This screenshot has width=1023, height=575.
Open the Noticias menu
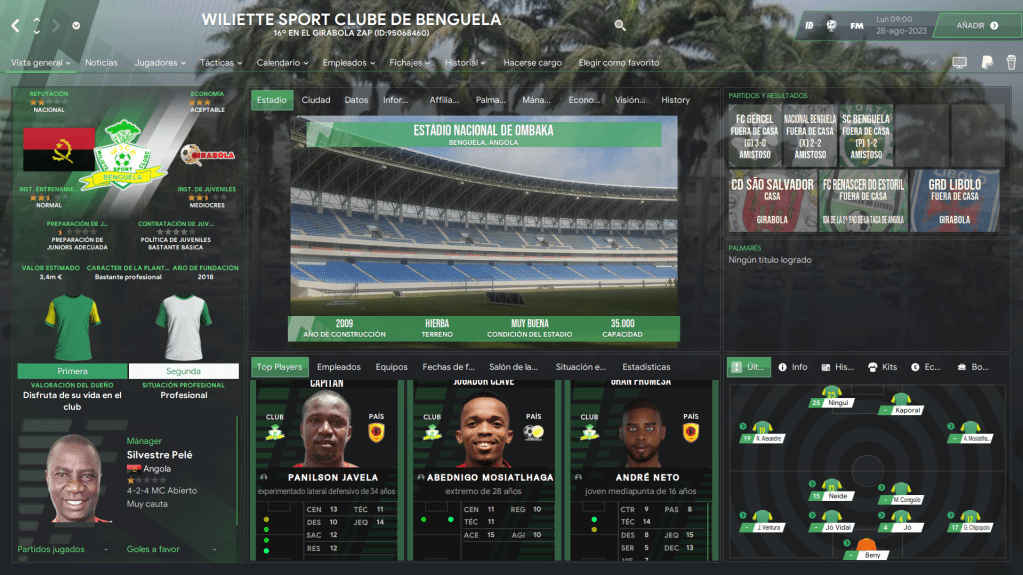(101, 63)
